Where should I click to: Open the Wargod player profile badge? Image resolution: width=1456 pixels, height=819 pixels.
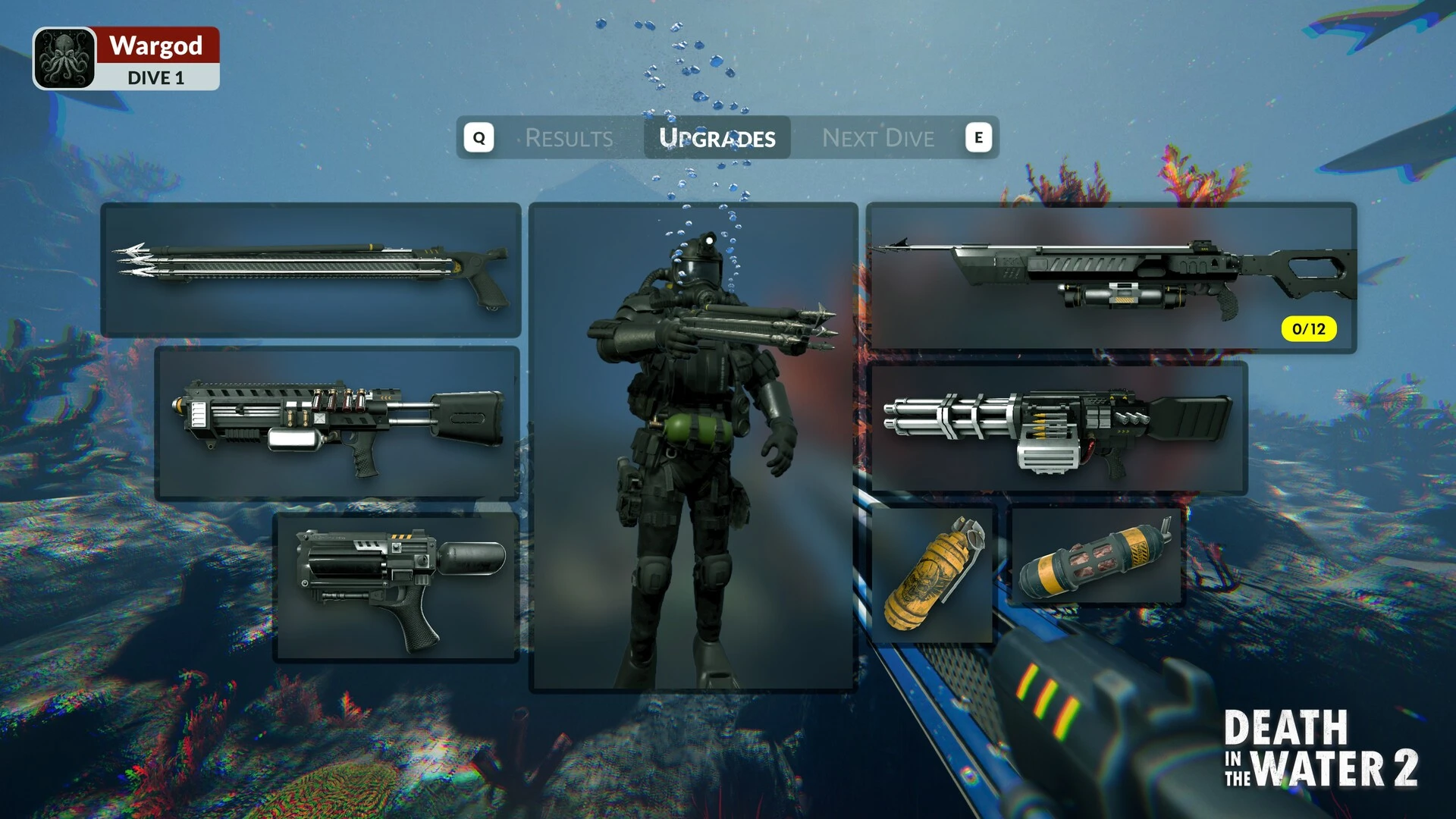point(126,59)
